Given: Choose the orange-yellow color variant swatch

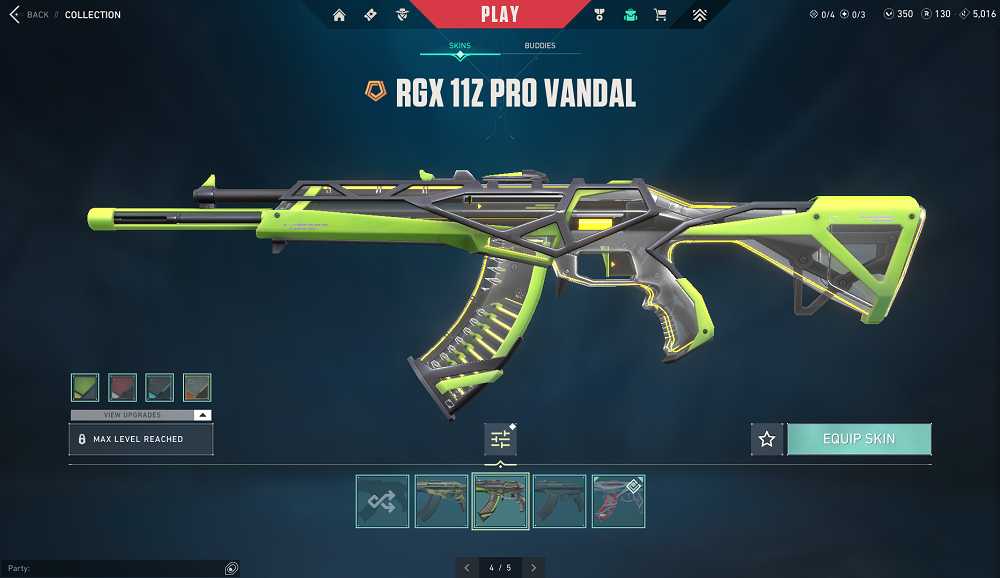Looking at the screenshot, I should (x=197, y=387).
